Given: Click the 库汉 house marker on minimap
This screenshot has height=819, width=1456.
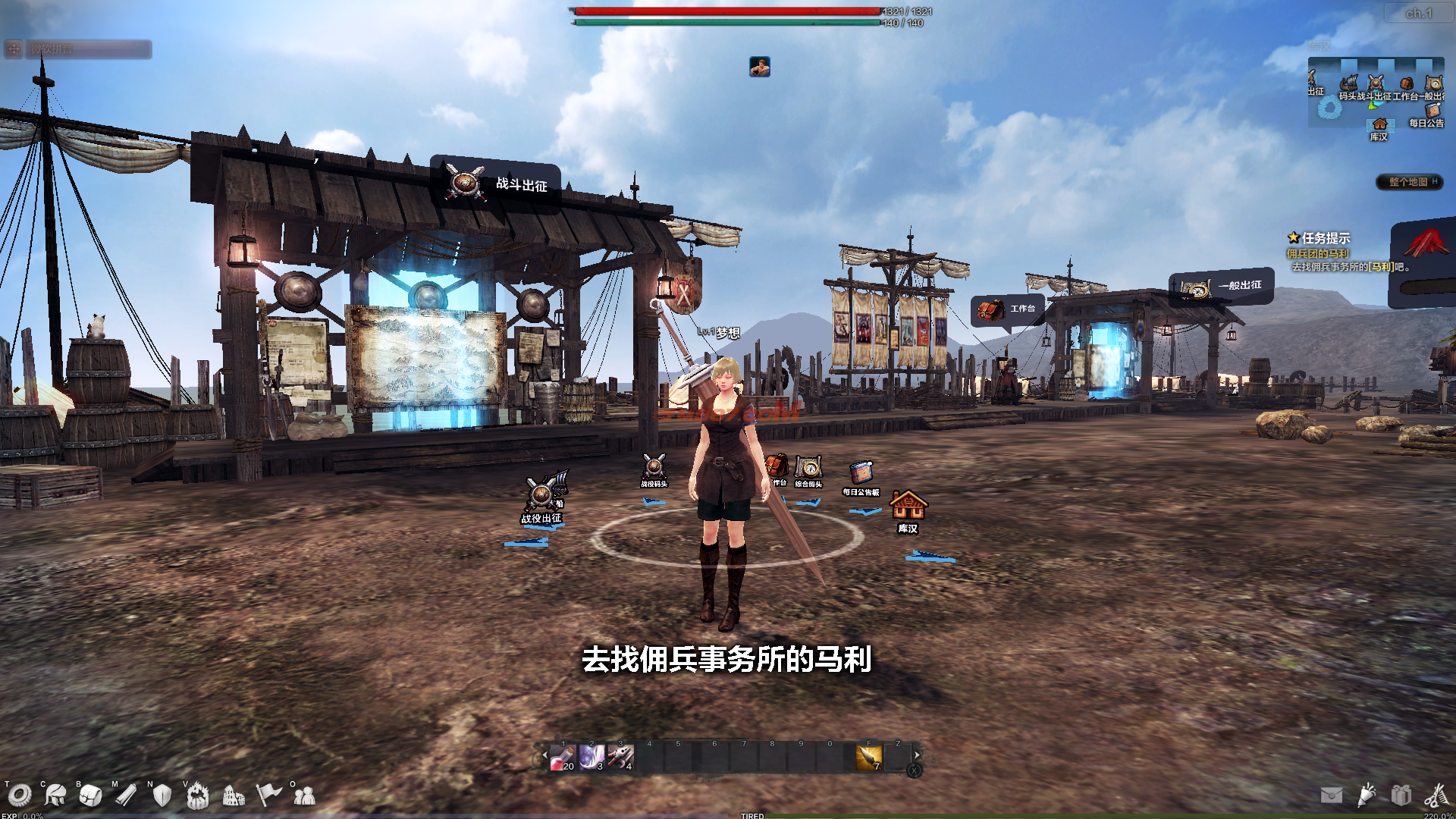Looking at the screenshot, I should (1379, 126).
